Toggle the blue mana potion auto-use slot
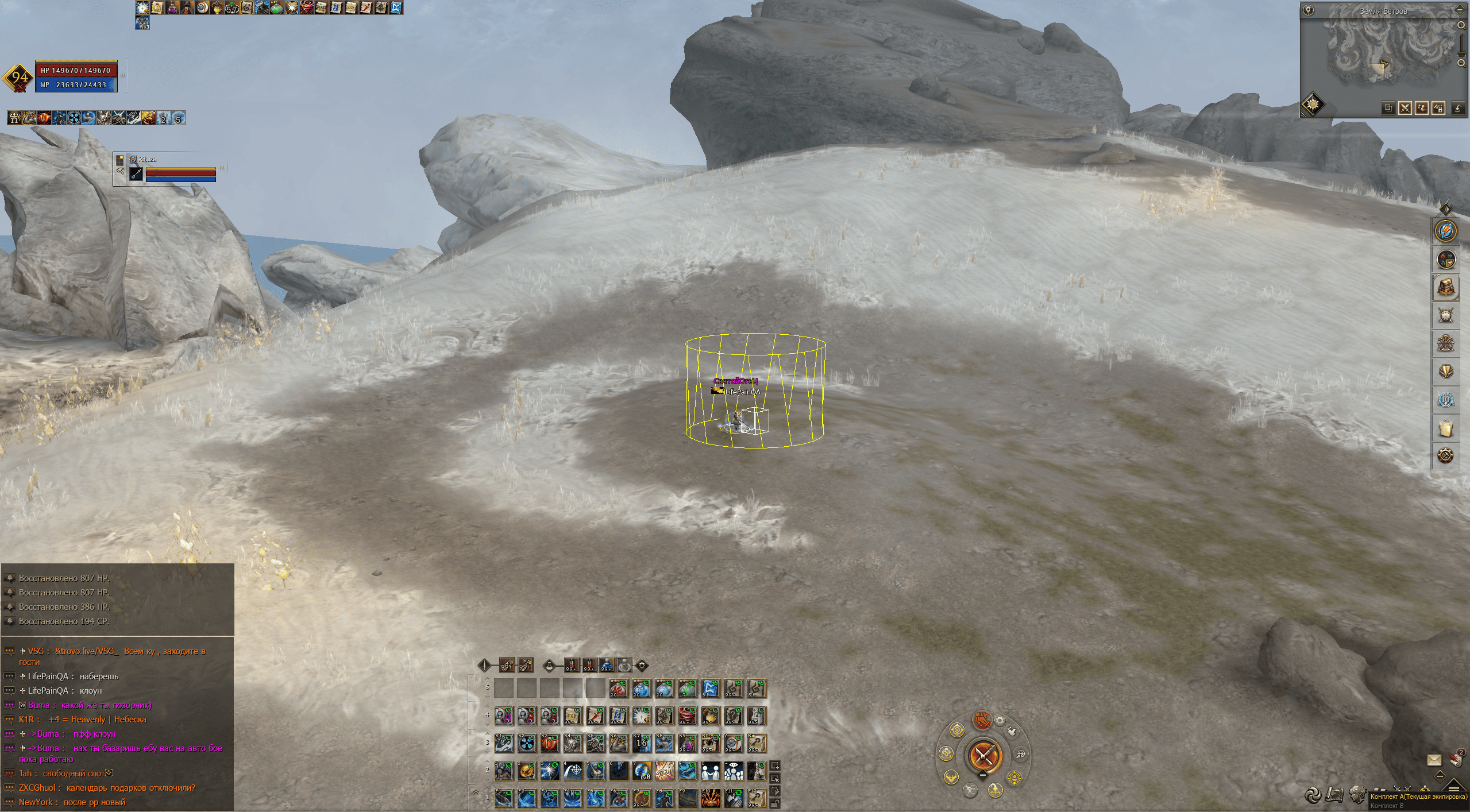The width and height of the screenshot is (1470, 812). tap(607, 665)
